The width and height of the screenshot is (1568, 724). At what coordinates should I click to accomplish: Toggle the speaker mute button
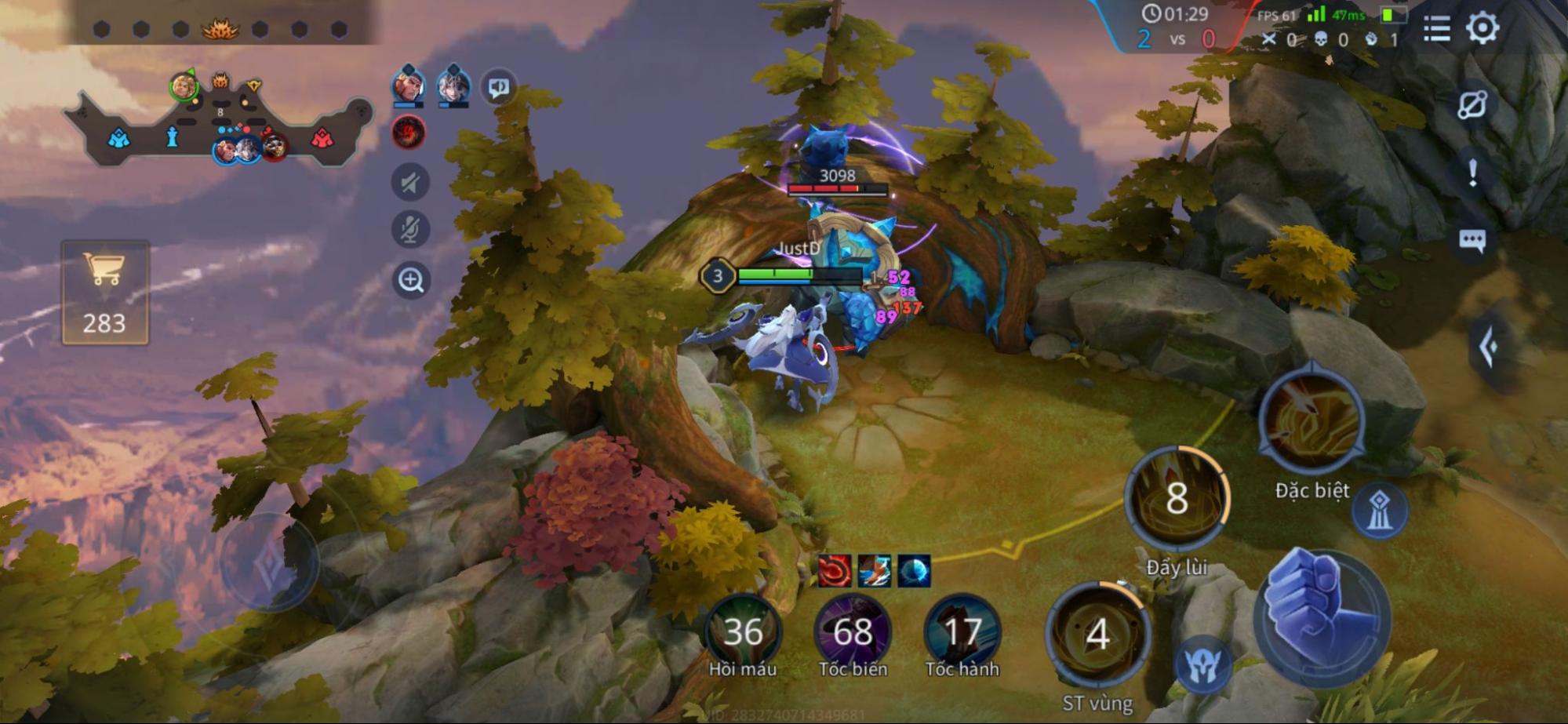(410, 183)
